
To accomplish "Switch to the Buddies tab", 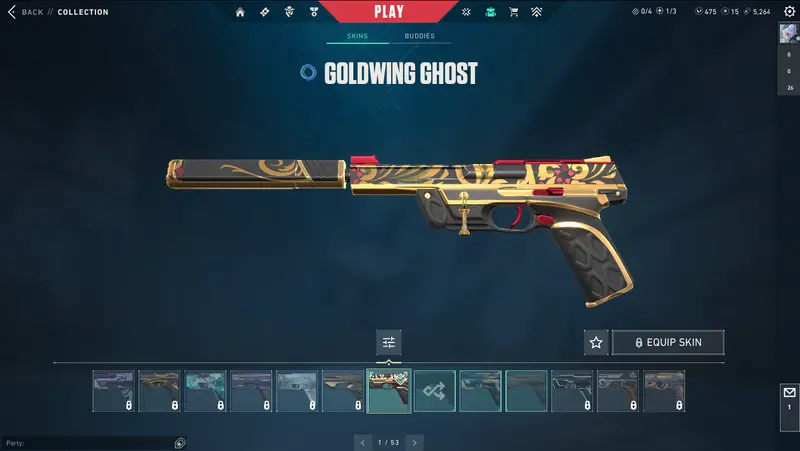I will click(x=419, y=36).
